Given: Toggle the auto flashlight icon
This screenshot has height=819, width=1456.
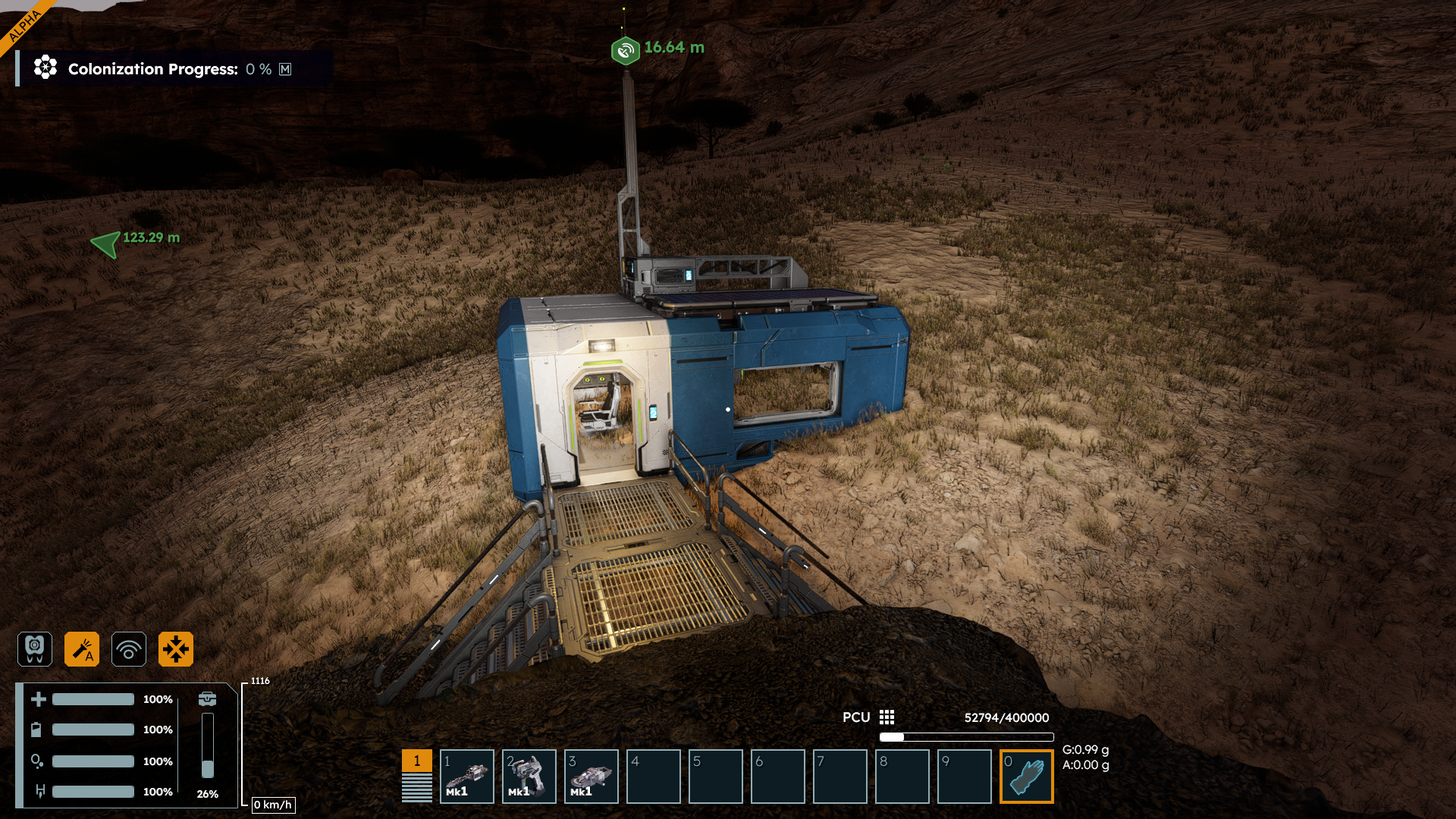Looking at the screenshot, I should 82,649.
